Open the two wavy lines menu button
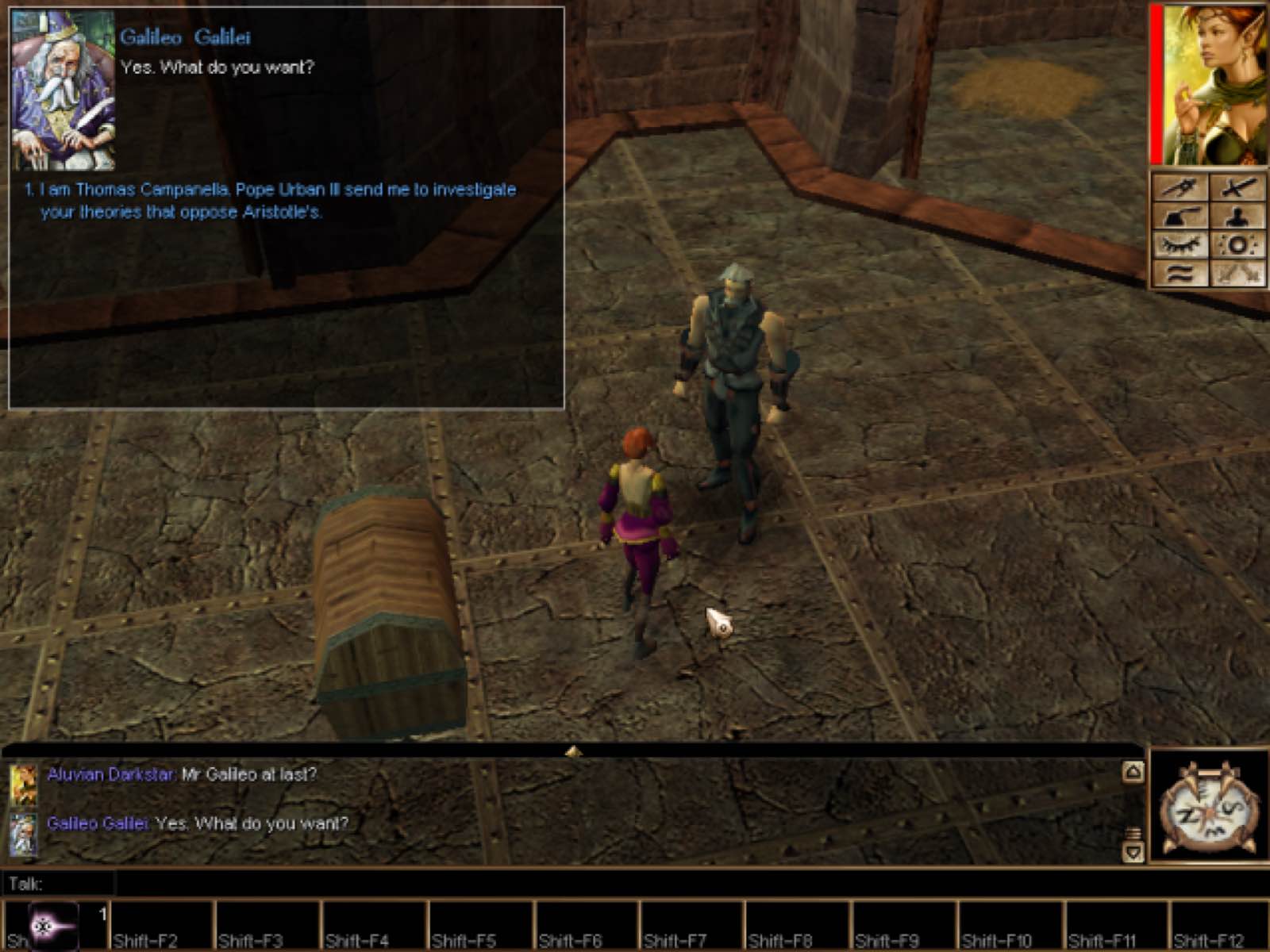 [1180, 274]
